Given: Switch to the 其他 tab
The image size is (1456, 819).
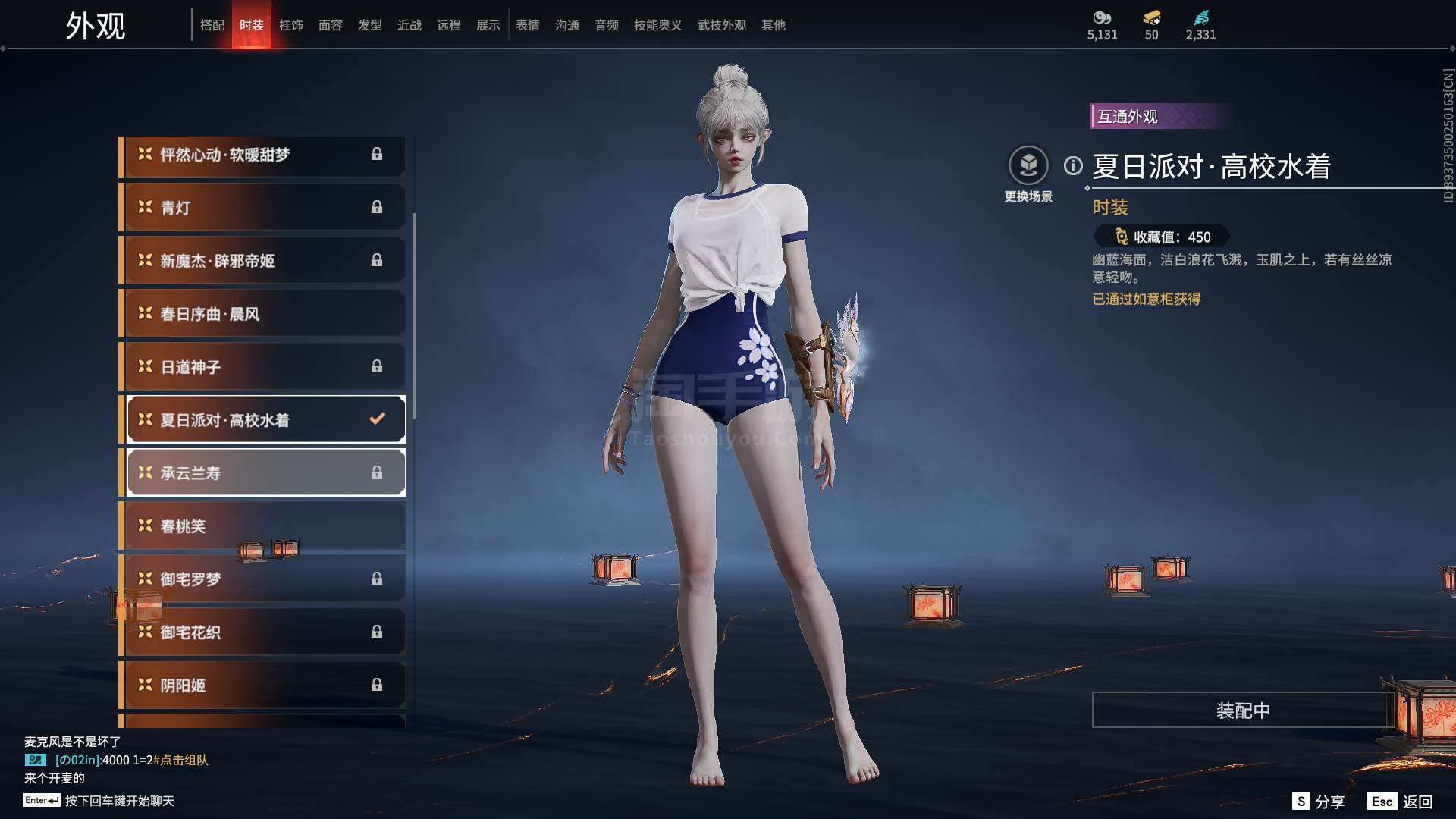Looking at the screenshot, I should (x=773, y=25).
